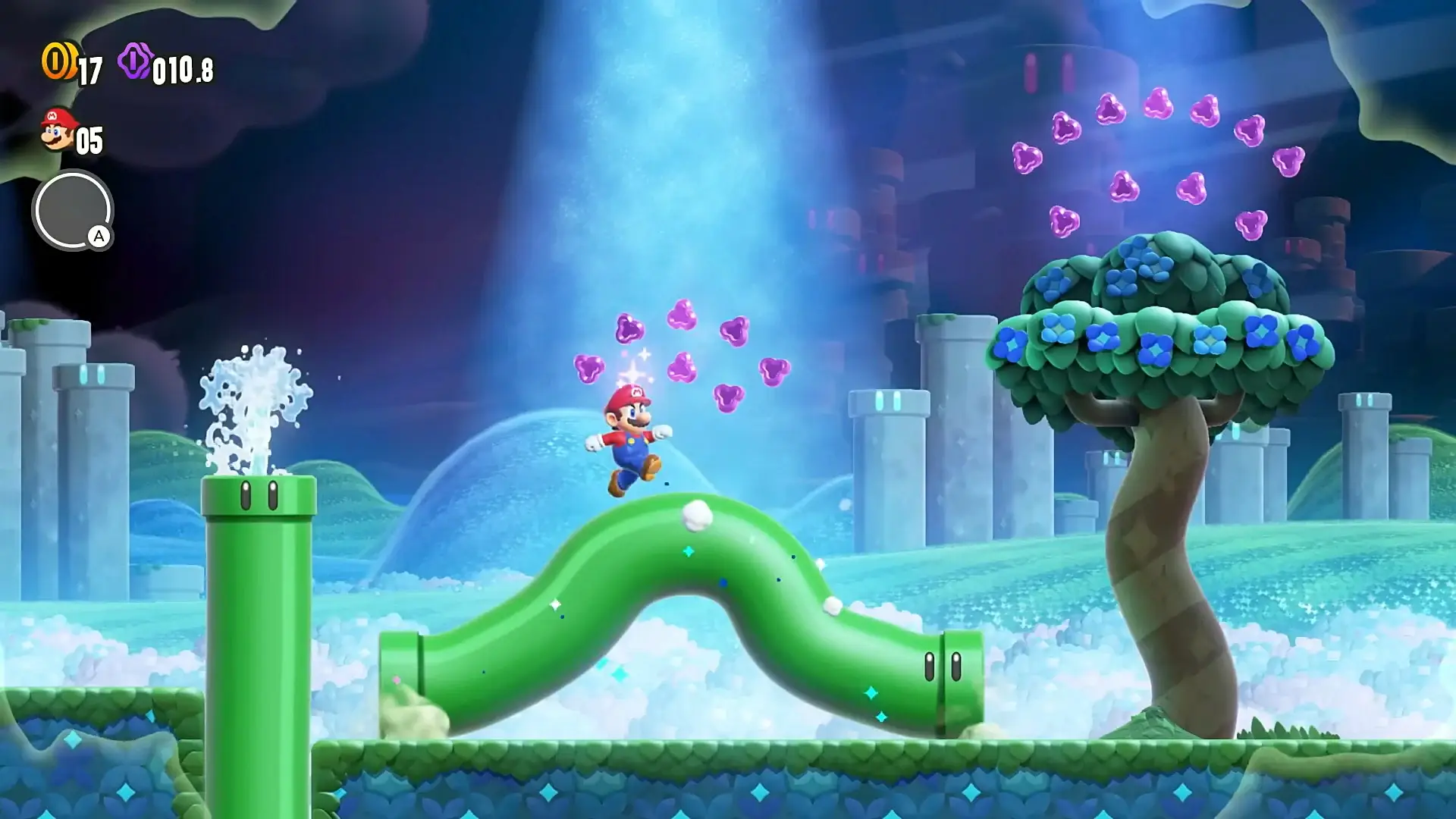
Task: Click the life count number 05
Action: 89,139
